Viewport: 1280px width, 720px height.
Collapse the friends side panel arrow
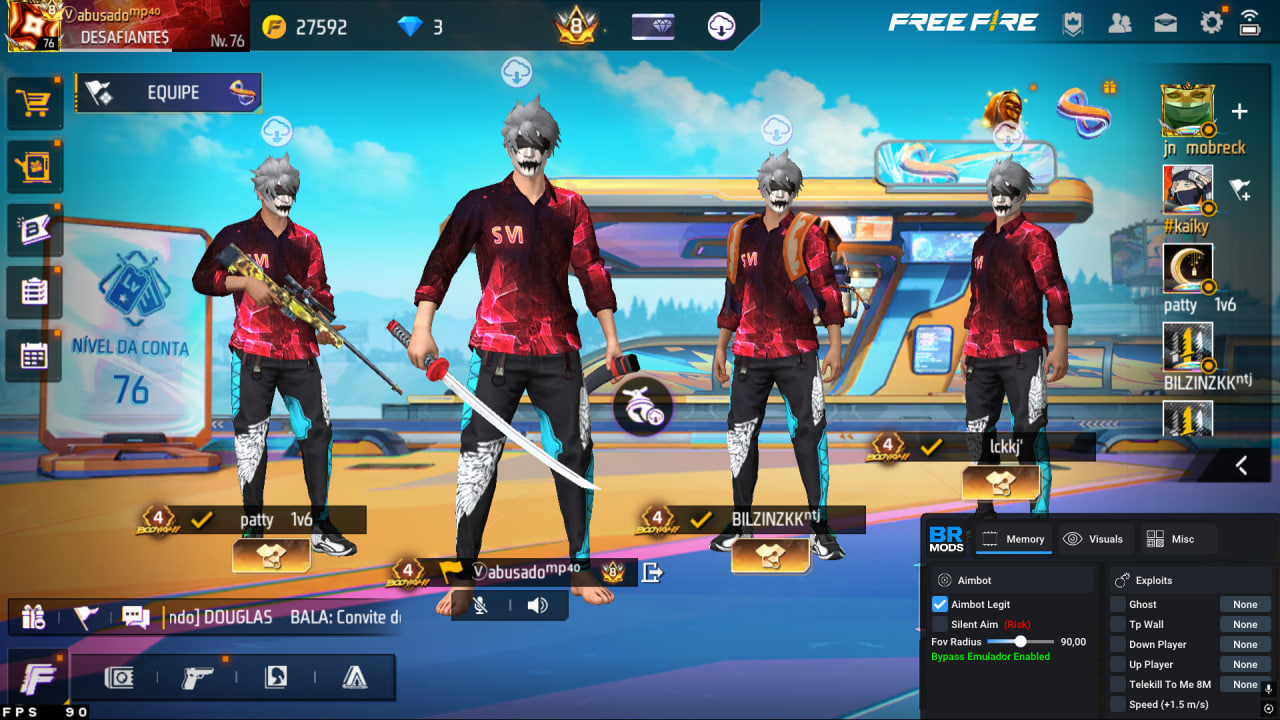click(1241, 465)
